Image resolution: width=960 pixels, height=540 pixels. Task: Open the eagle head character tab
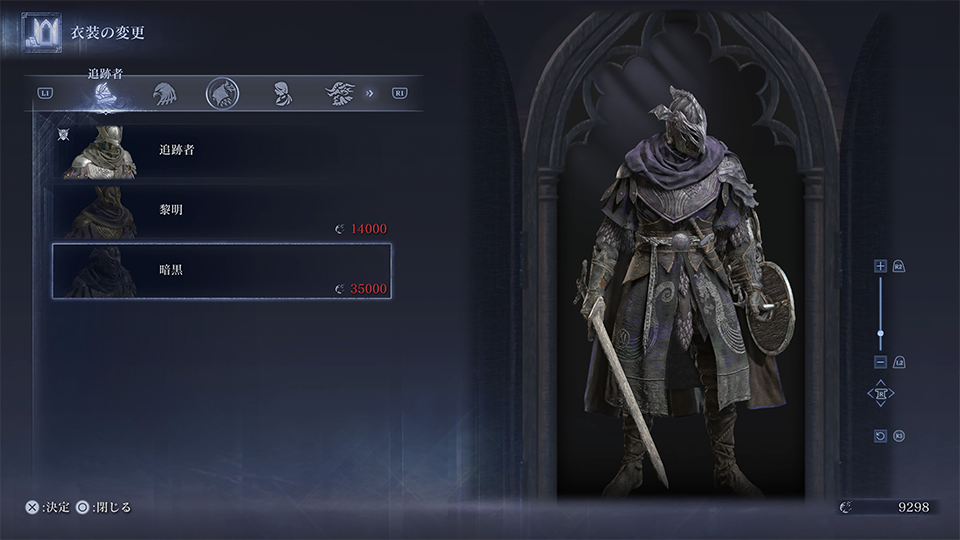click(x=163, y=94)
